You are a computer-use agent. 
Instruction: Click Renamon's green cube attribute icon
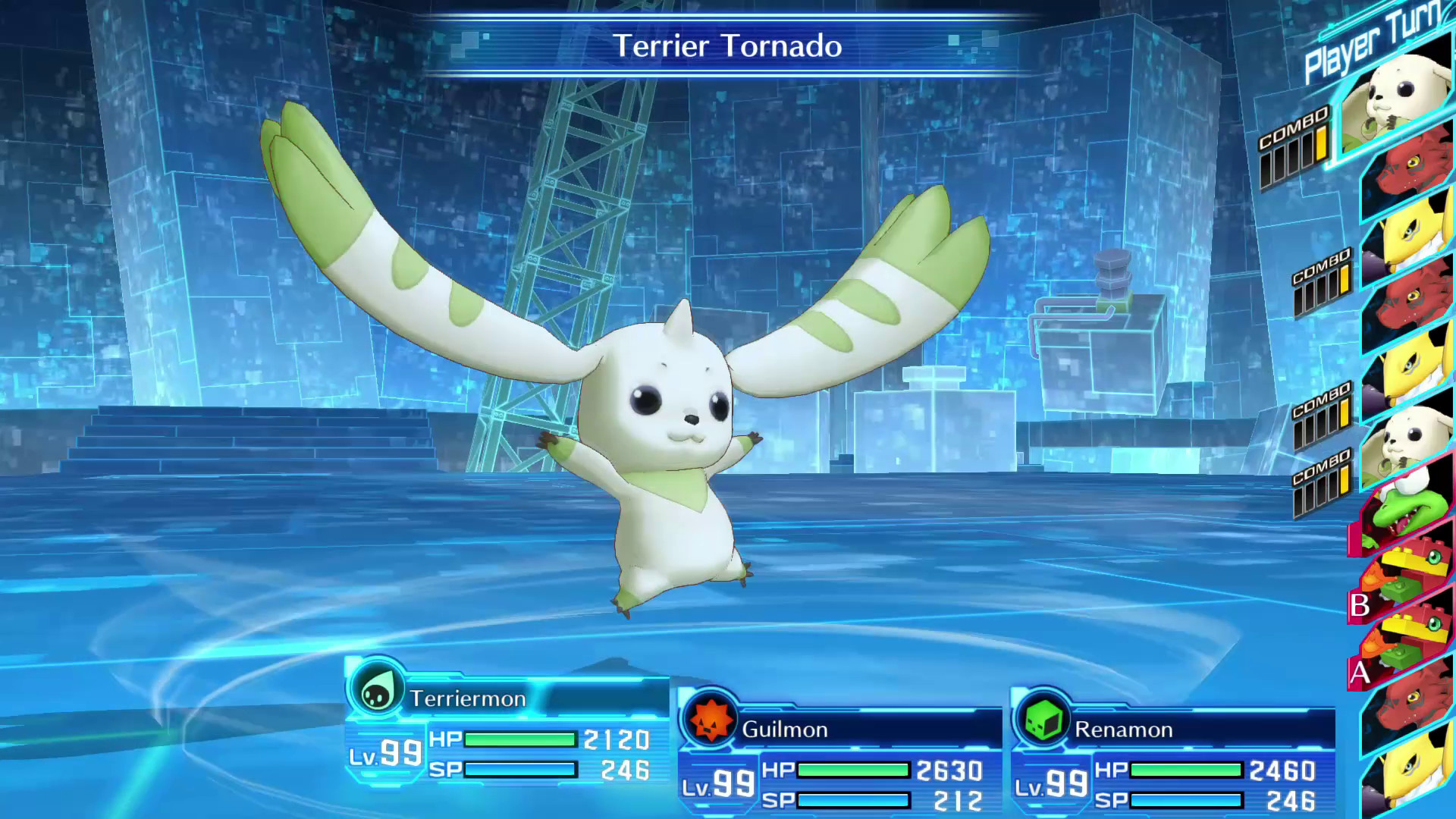[1043, 721]
